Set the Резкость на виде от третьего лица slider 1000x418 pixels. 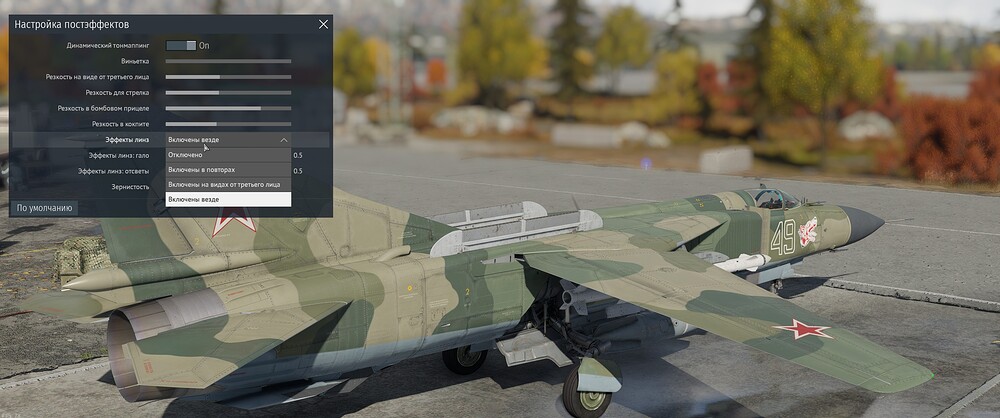[x=228, y=77]
